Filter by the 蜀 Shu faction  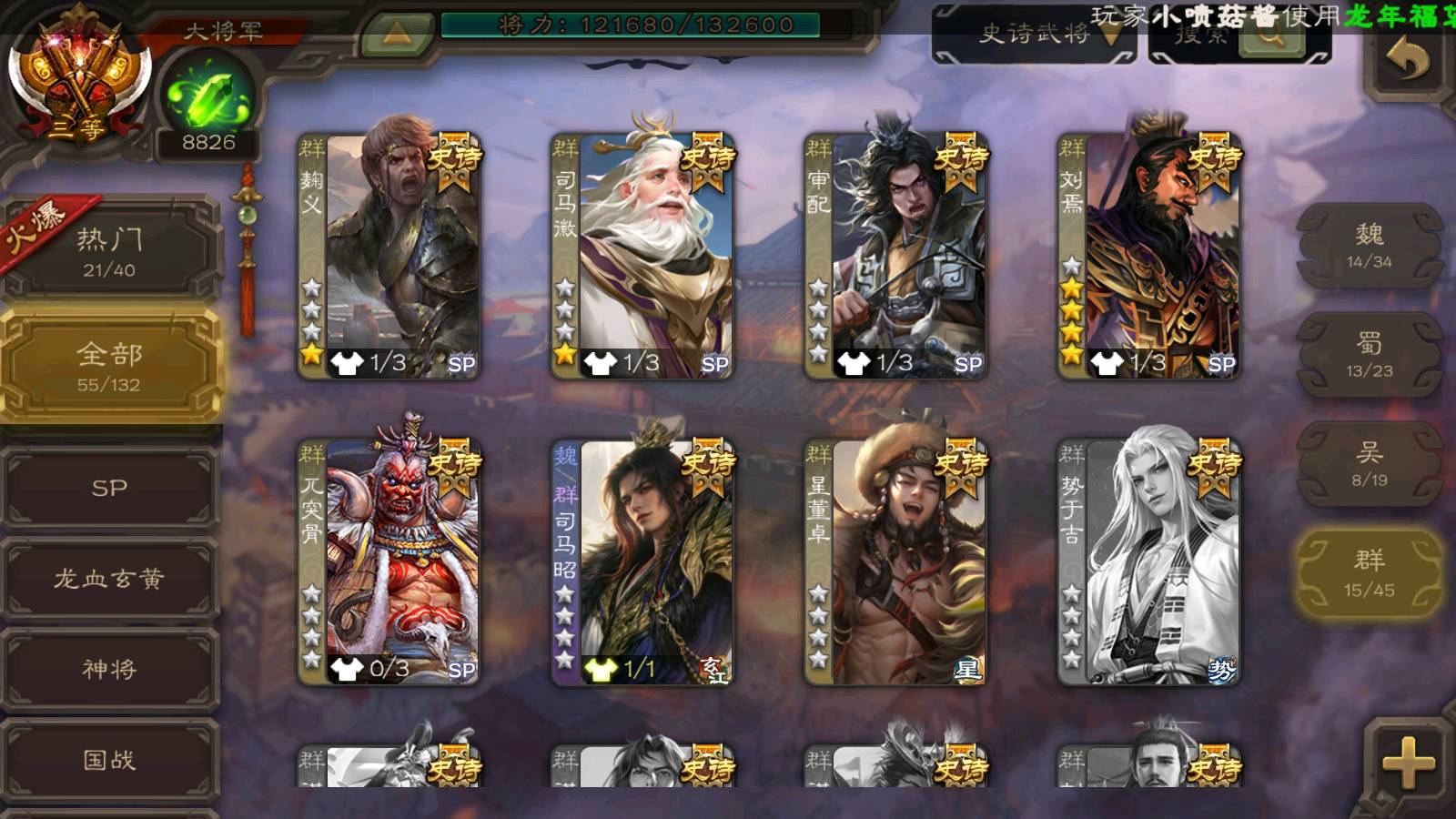tap(1369, 355)
